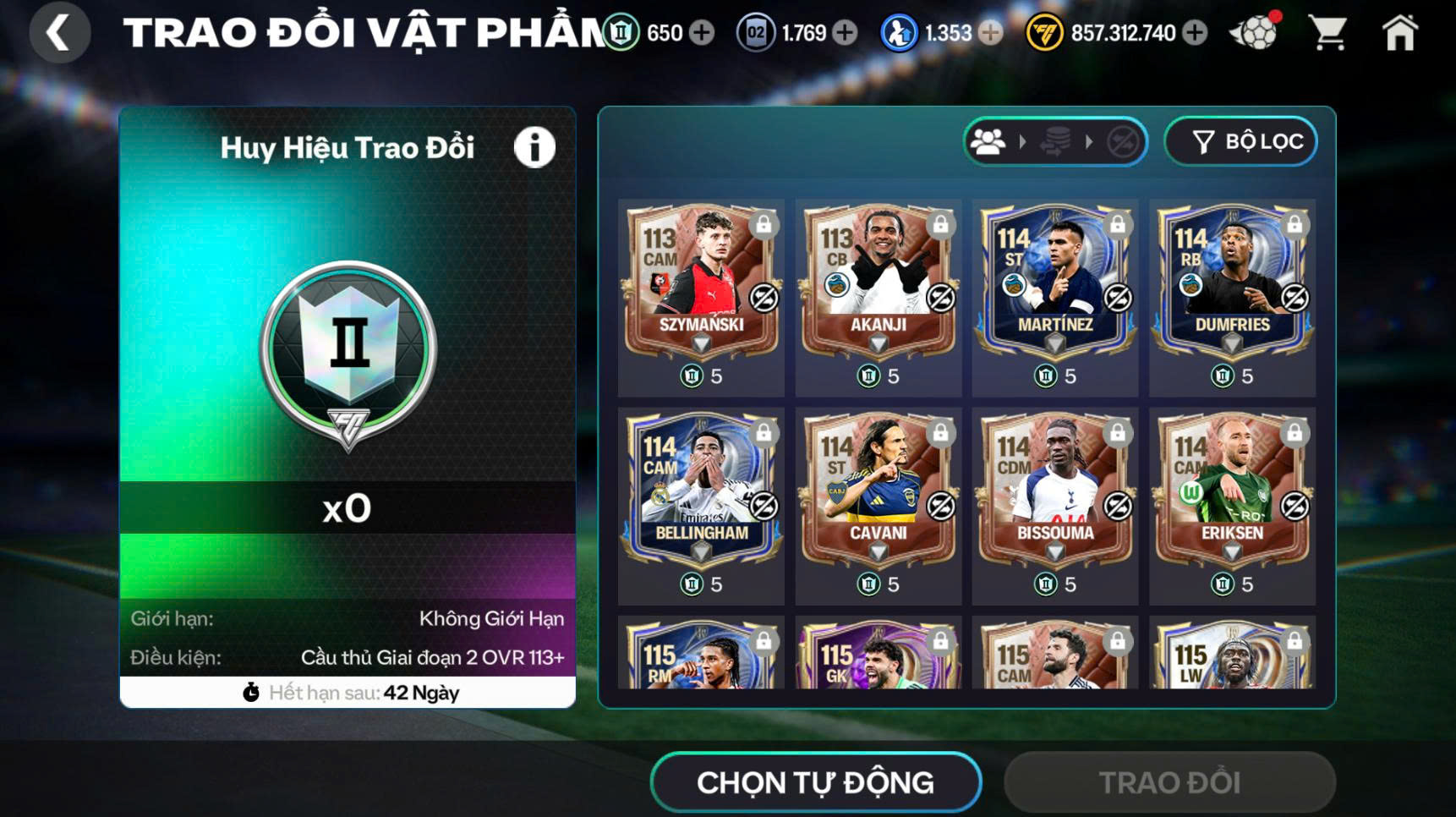Open the shopping cart store

pos(1327,34)
